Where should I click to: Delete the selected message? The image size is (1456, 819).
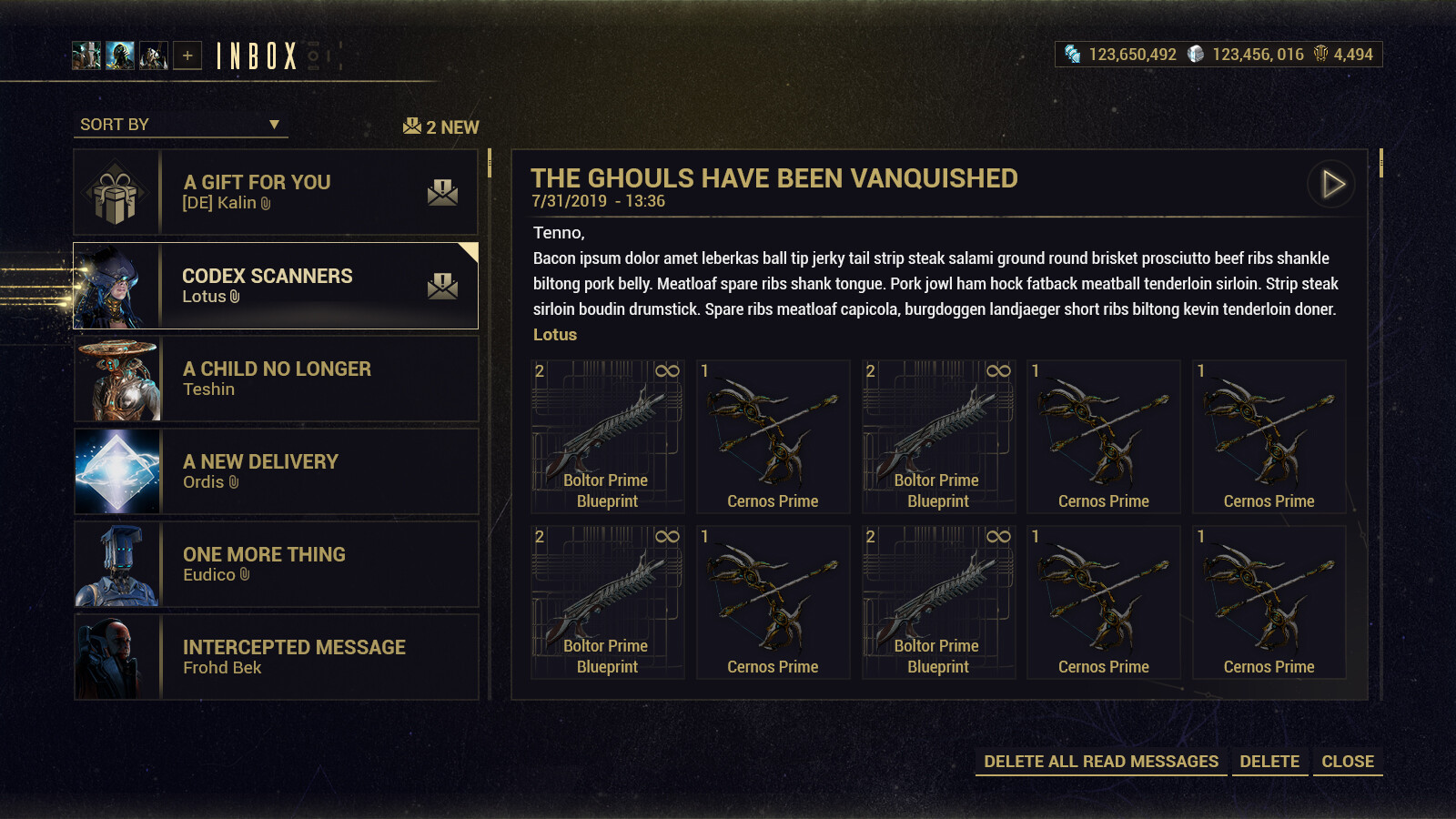pos(1269,762)
